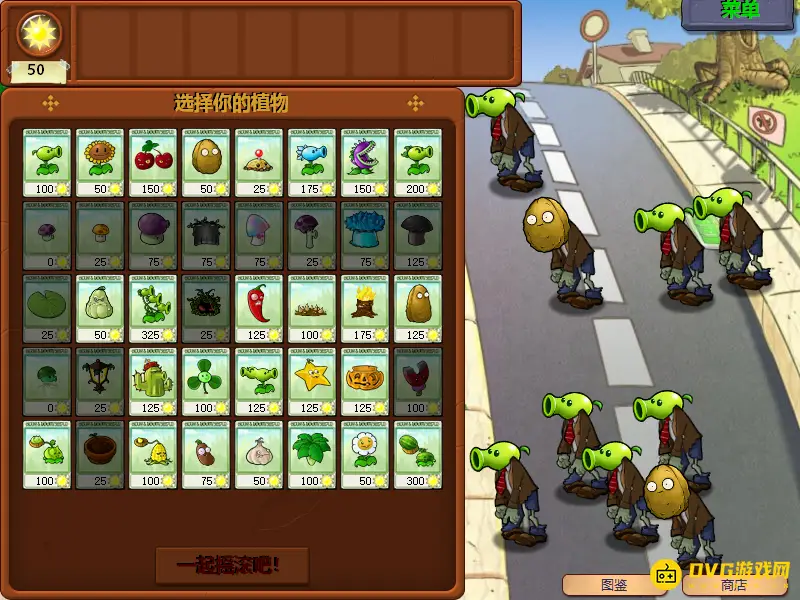
Task: Open the 菜单 menu button
Action: 742,12
